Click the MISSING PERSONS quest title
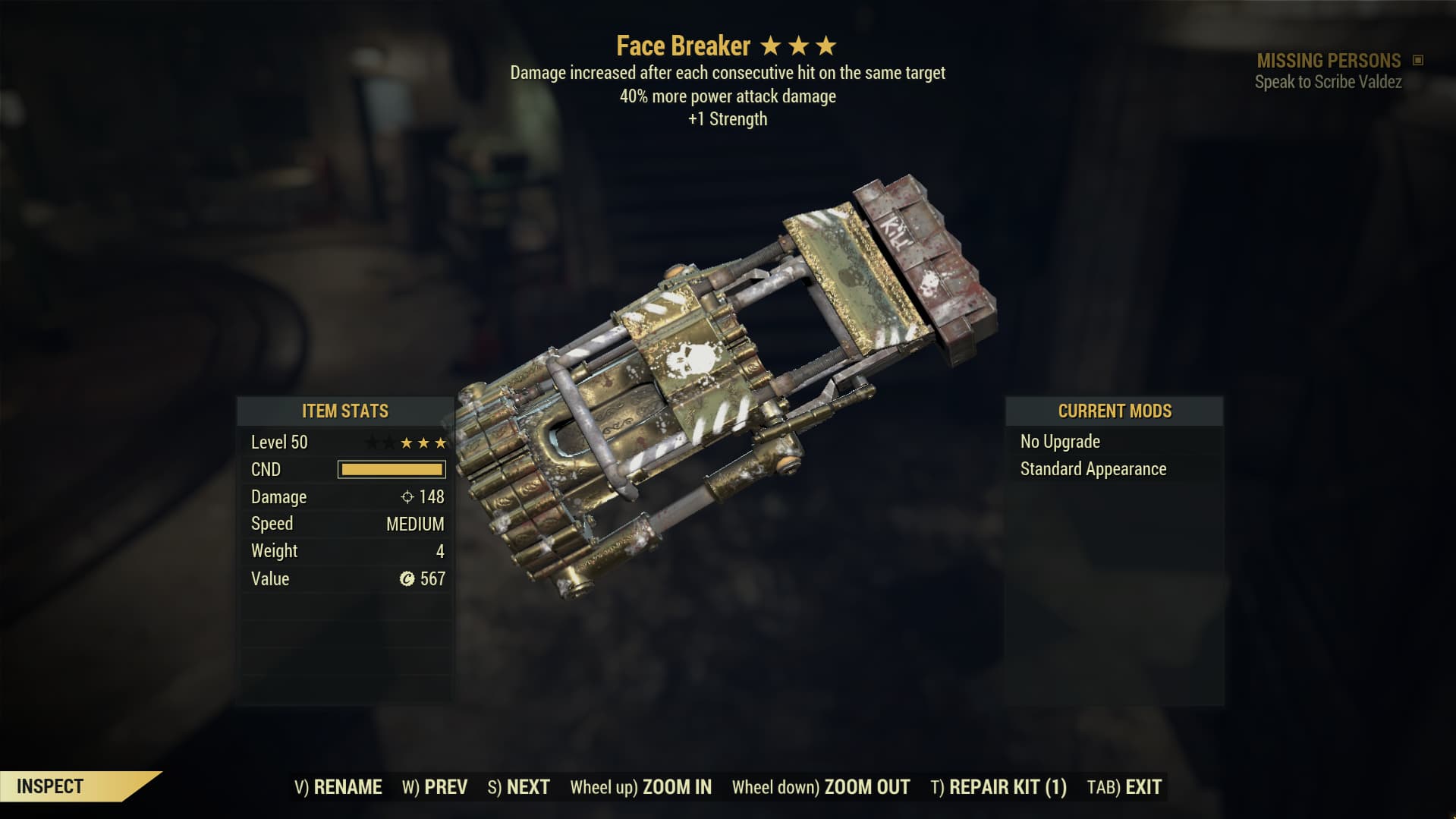The width and height of the screenshot is (1456, 819). tap(1328, 60)
